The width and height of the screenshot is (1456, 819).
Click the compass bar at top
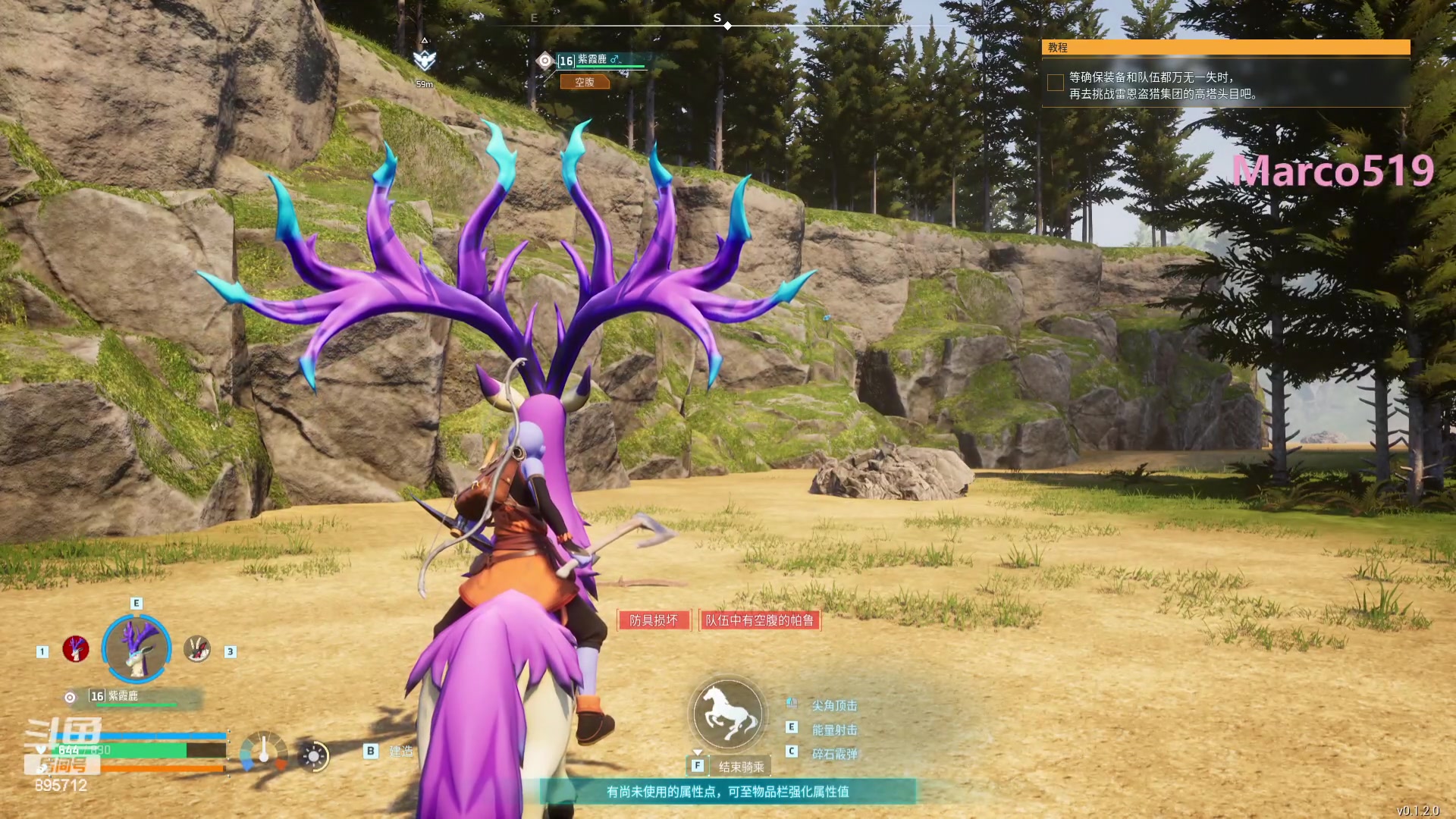[717, 23]
